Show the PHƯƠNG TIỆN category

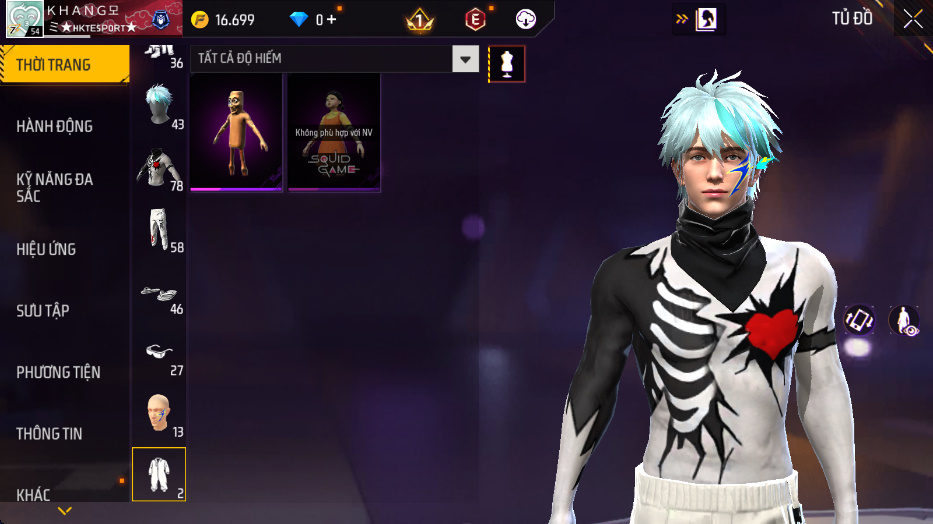click(59, 372)
